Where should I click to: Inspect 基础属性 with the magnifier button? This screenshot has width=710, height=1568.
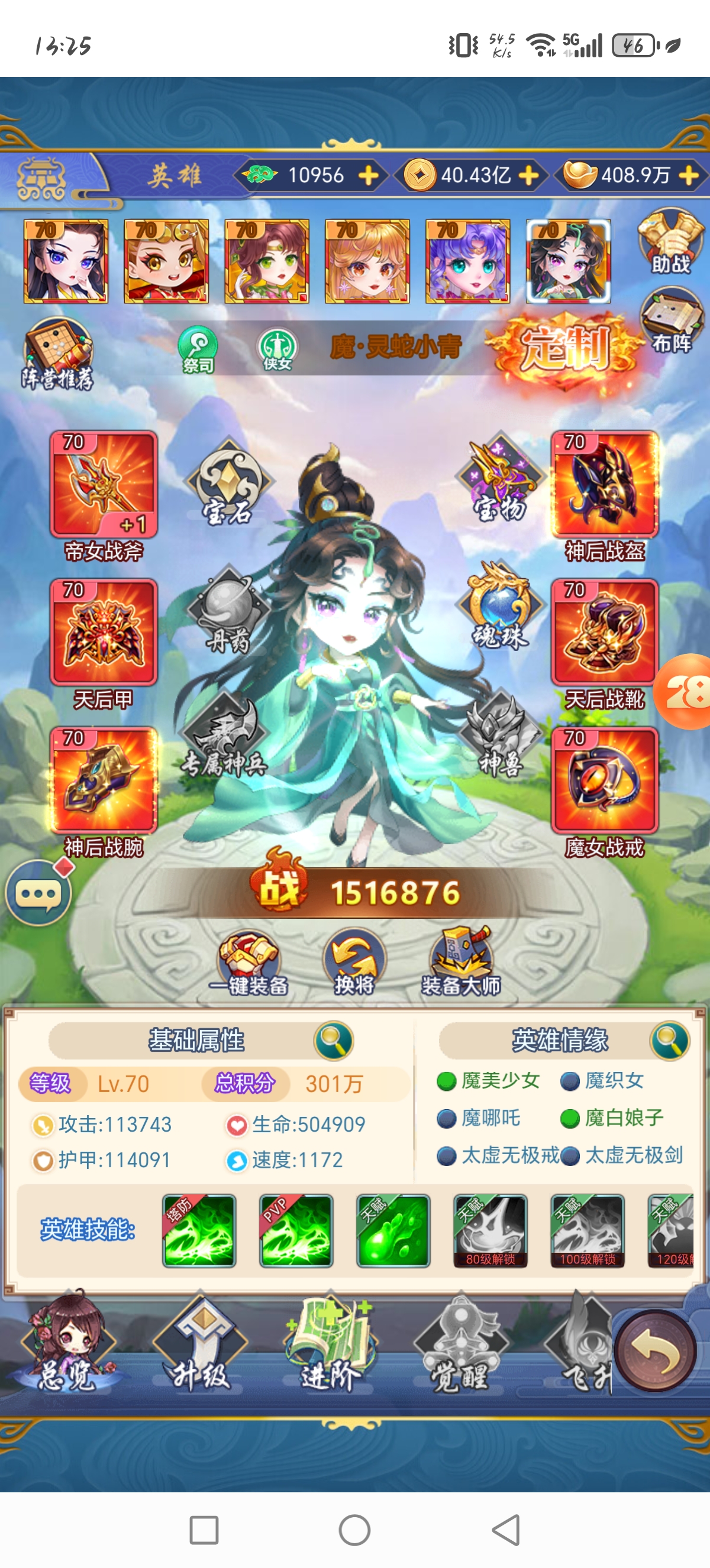(x=333, y=1040)
